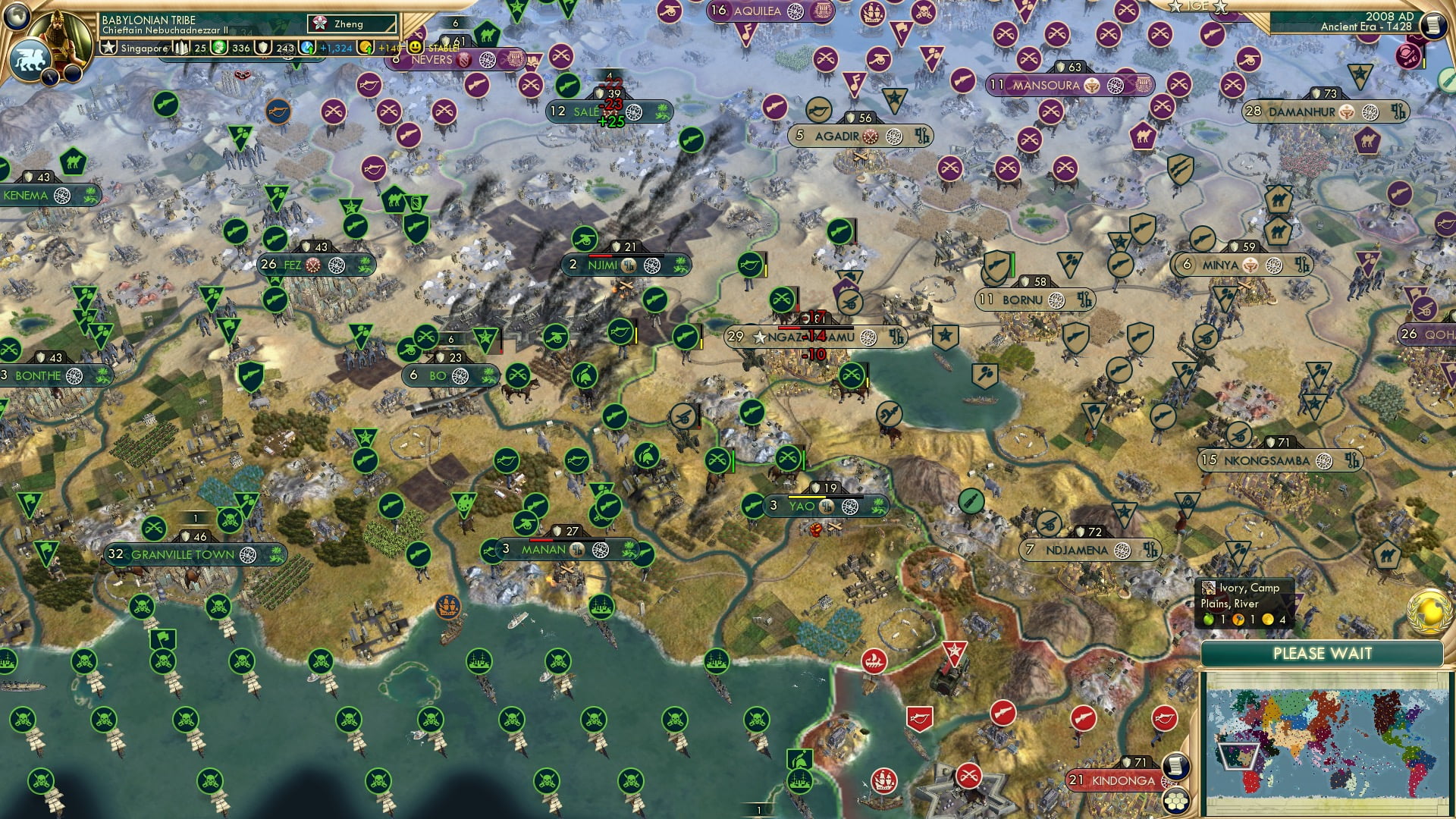This screenshot has width=1456, height=819.
Task: Open the IGE editor banner at top
Action: [x=1199, y=6]
